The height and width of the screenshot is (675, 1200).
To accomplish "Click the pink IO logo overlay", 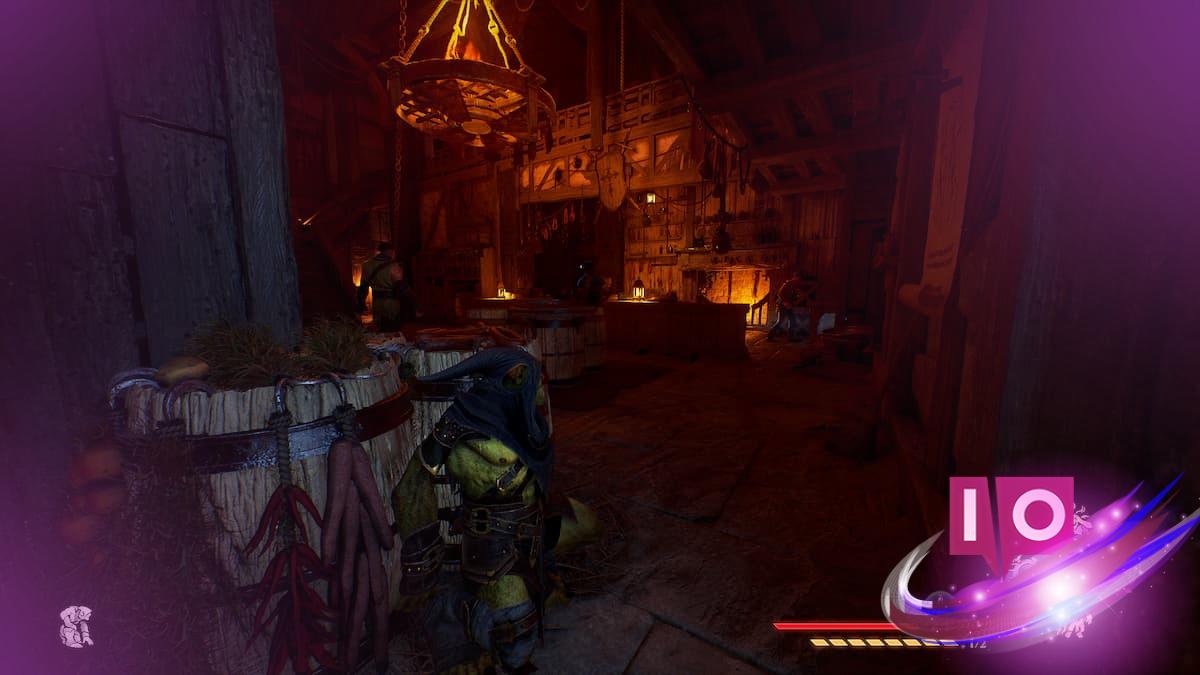I will 1010,516.
